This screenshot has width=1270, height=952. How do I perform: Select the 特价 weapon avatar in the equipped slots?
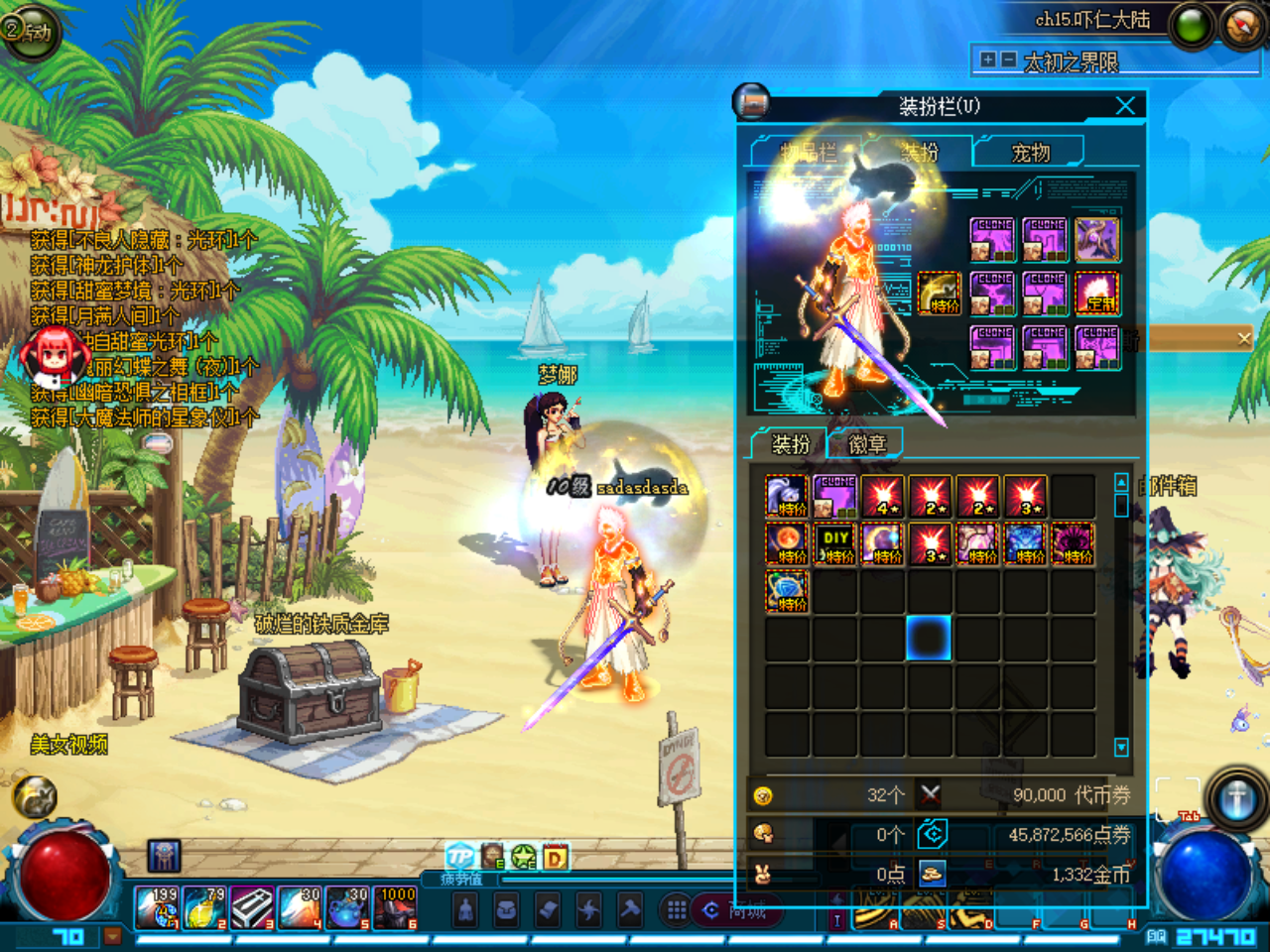(x=937, y=293)
